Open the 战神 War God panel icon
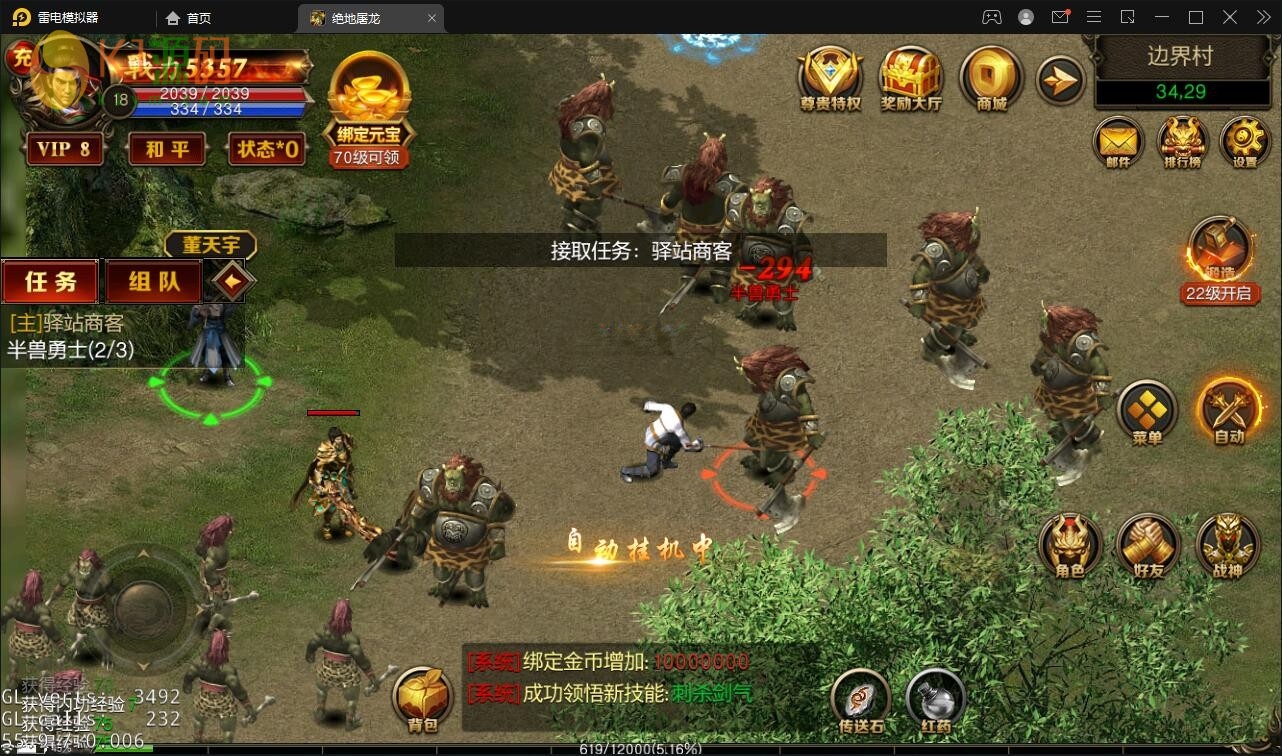1282x756 pixels. (x=1228, y=546)
